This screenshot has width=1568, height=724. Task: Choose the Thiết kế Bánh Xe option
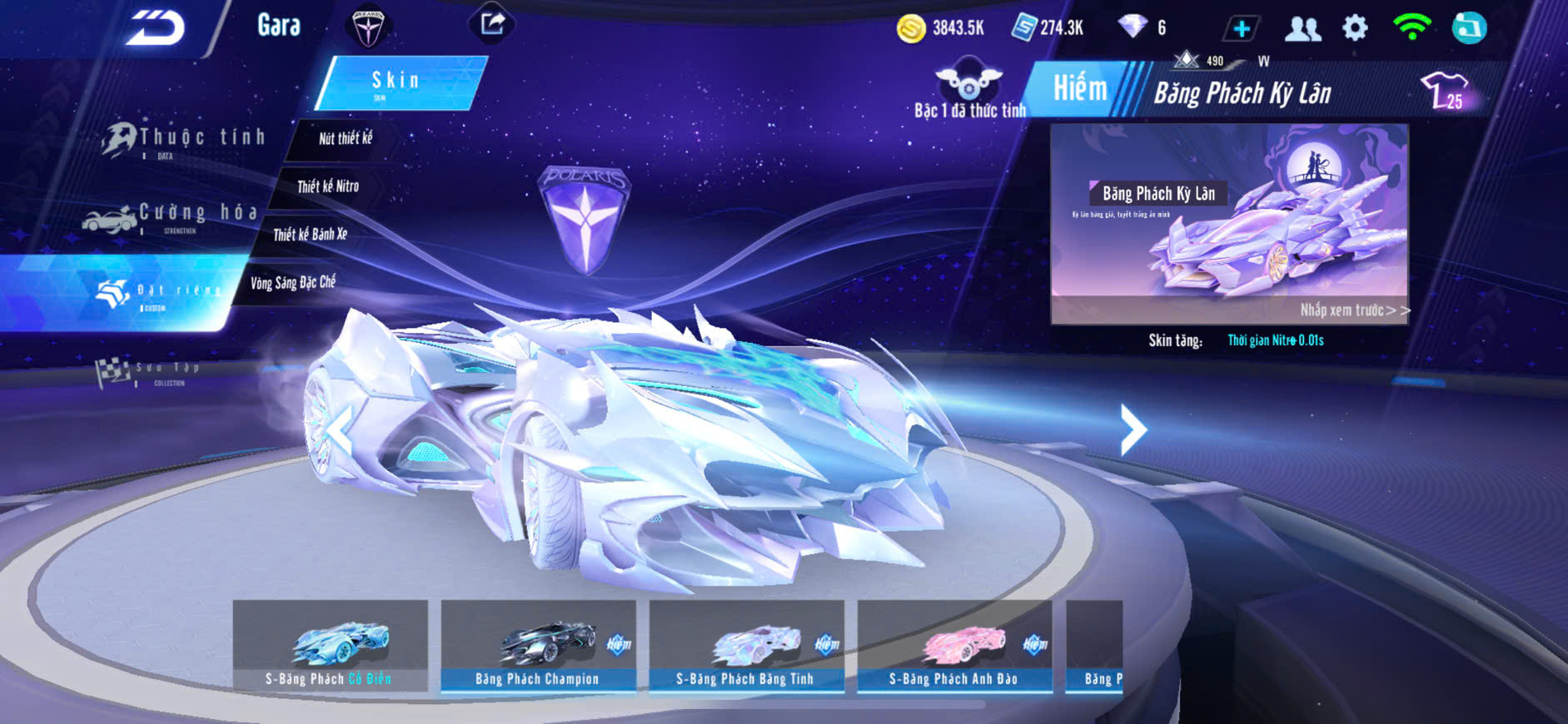click(310, 235)
